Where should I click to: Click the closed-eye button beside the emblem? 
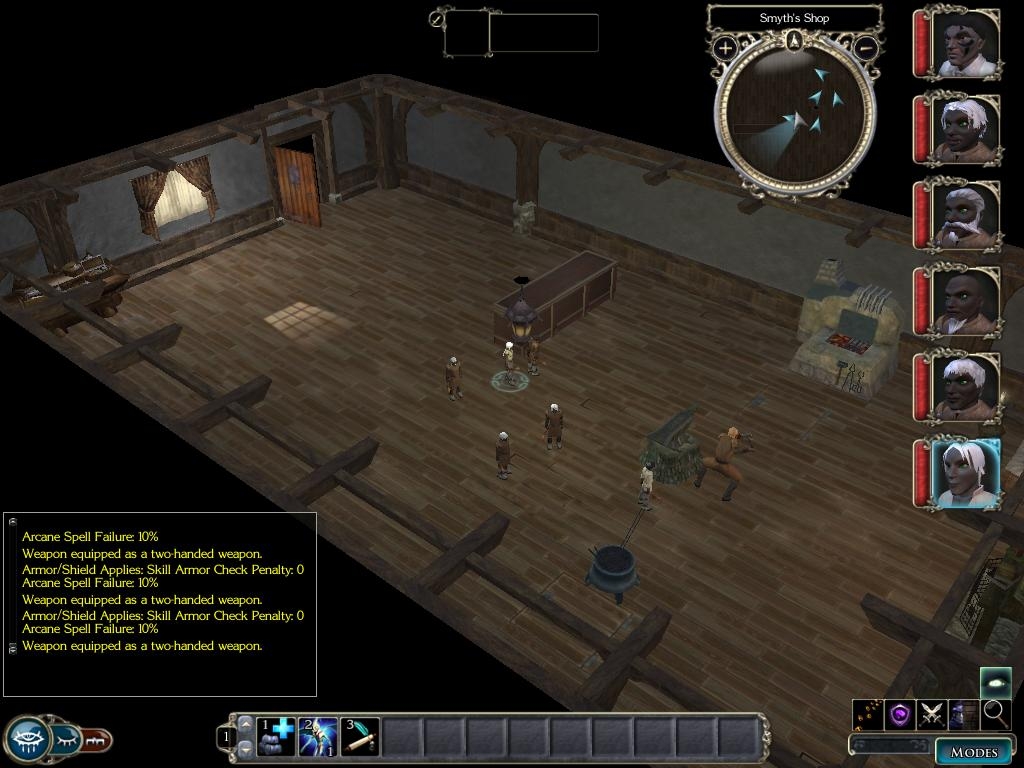pyautogui.click(x=67, y=739)
